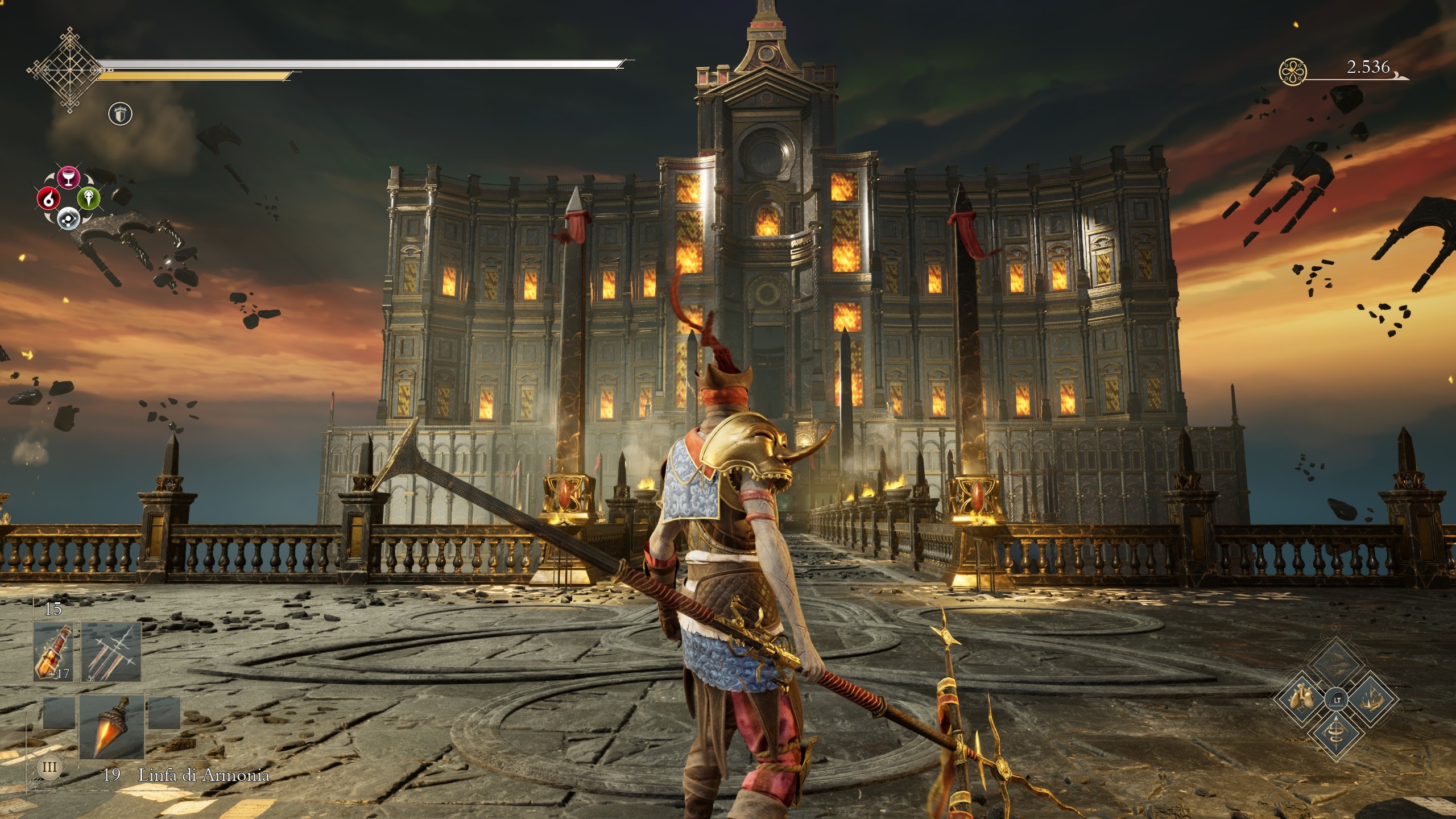Select the white connected-nodes orb
Image resolution: width=1456 pixels, height=819 pixels.
click(69, 217)
